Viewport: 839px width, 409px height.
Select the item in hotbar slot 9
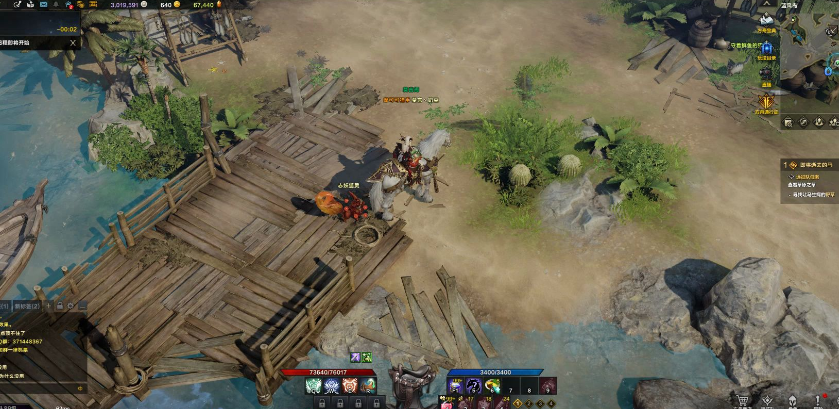click(548, 386)
